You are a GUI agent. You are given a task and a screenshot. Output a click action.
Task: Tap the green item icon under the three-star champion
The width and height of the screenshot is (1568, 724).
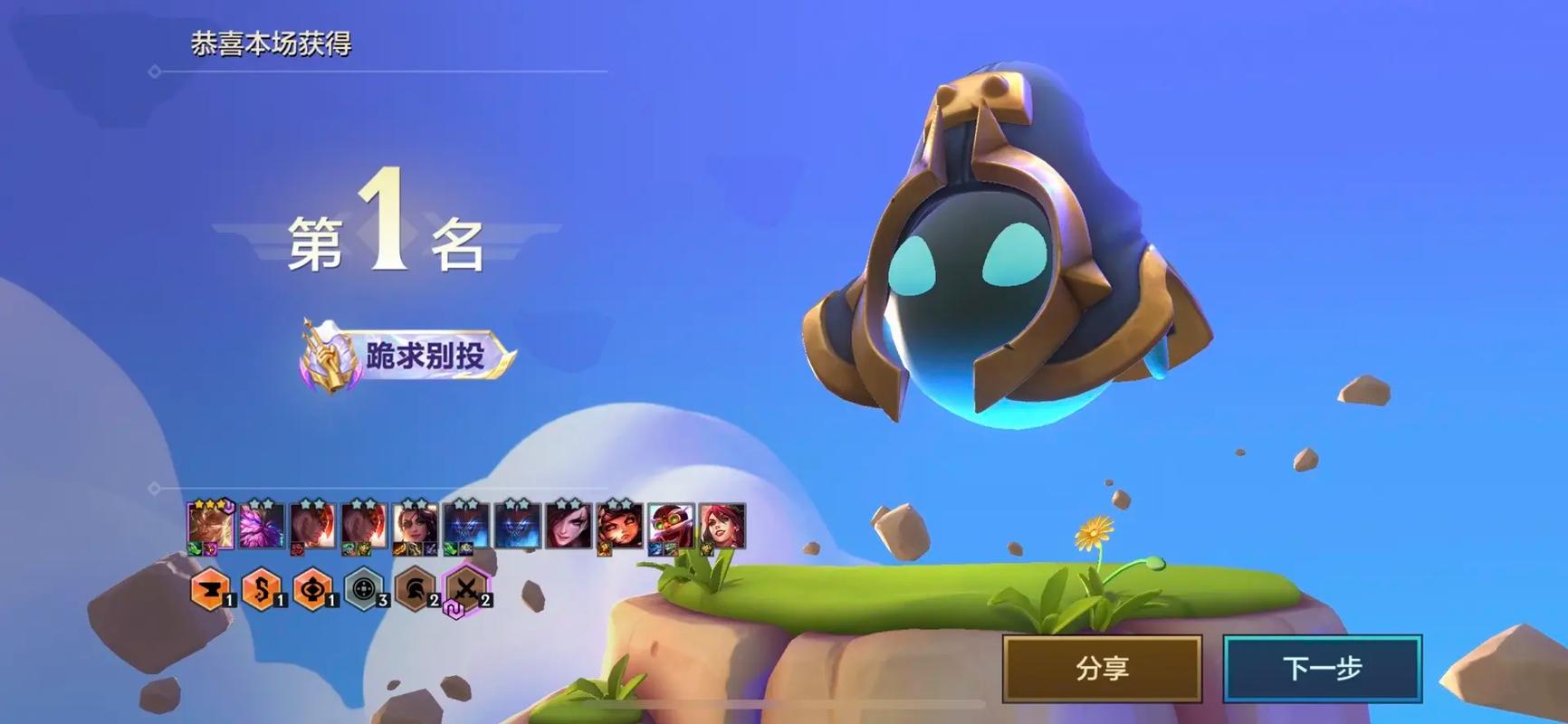[193, 548]
